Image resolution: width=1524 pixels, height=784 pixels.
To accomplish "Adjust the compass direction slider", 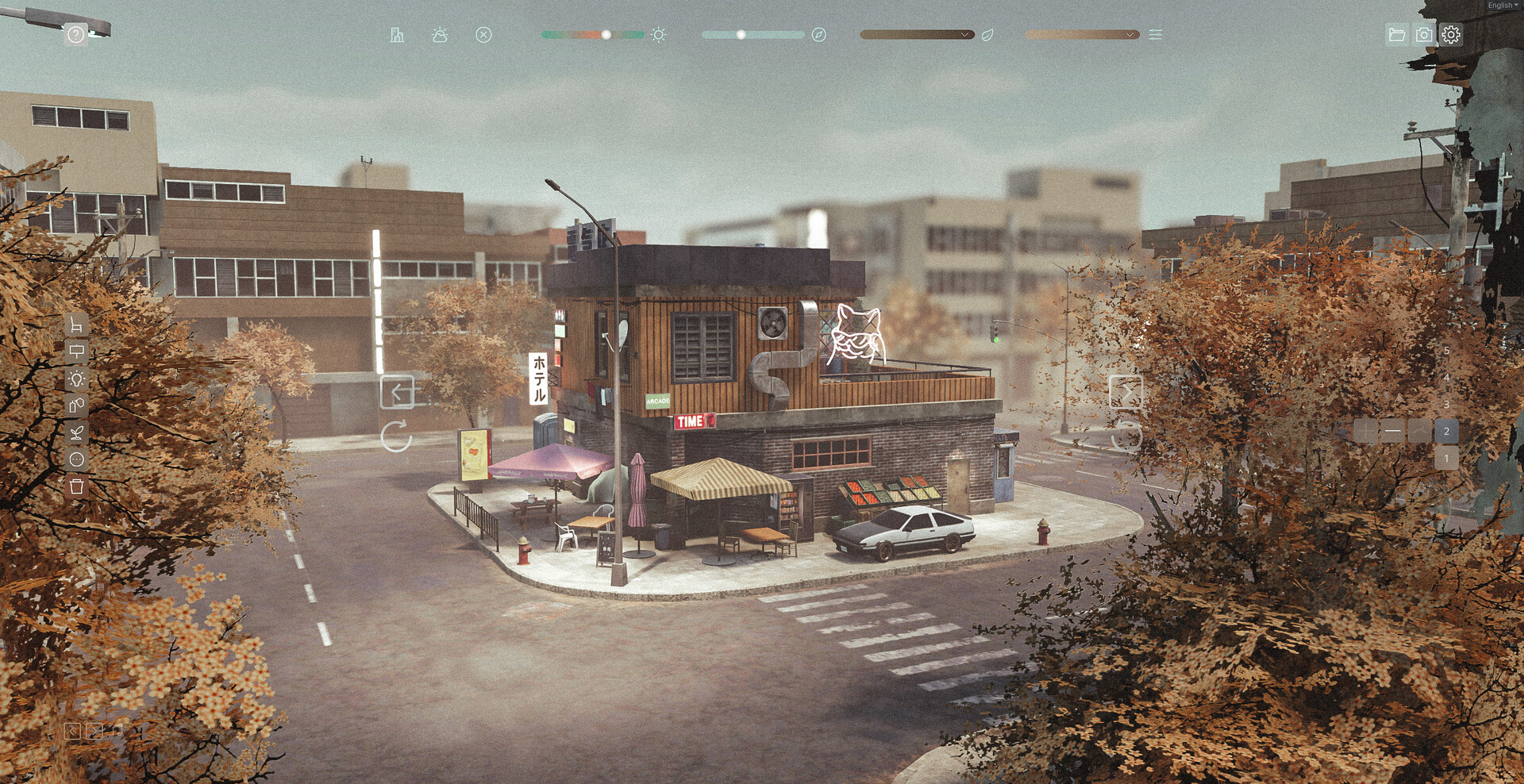I will click(741, 35).
